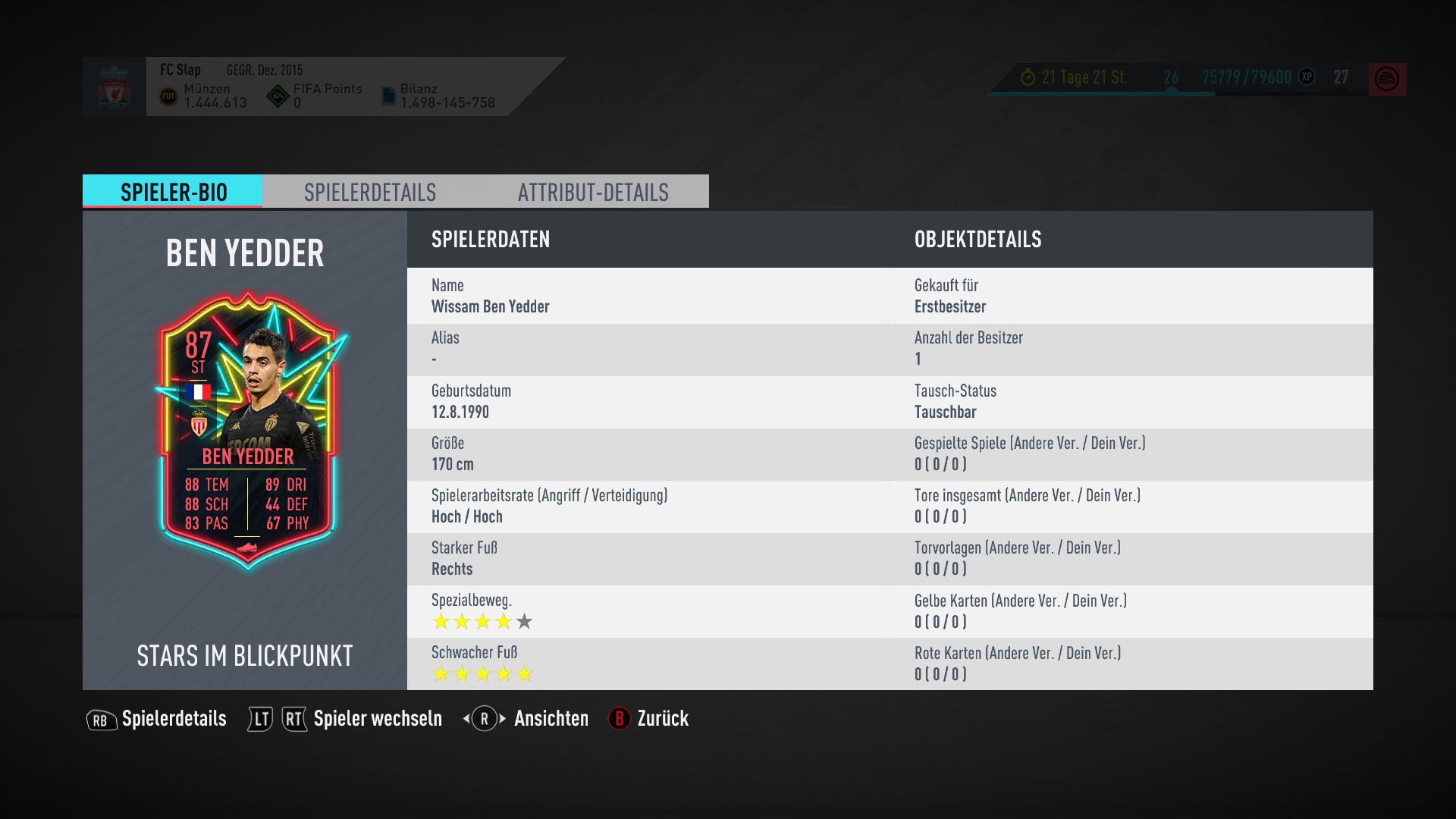The height and width of the screenshot is (819, 1456).
Task: Click the Liverpool club crest
Action: 115,86
